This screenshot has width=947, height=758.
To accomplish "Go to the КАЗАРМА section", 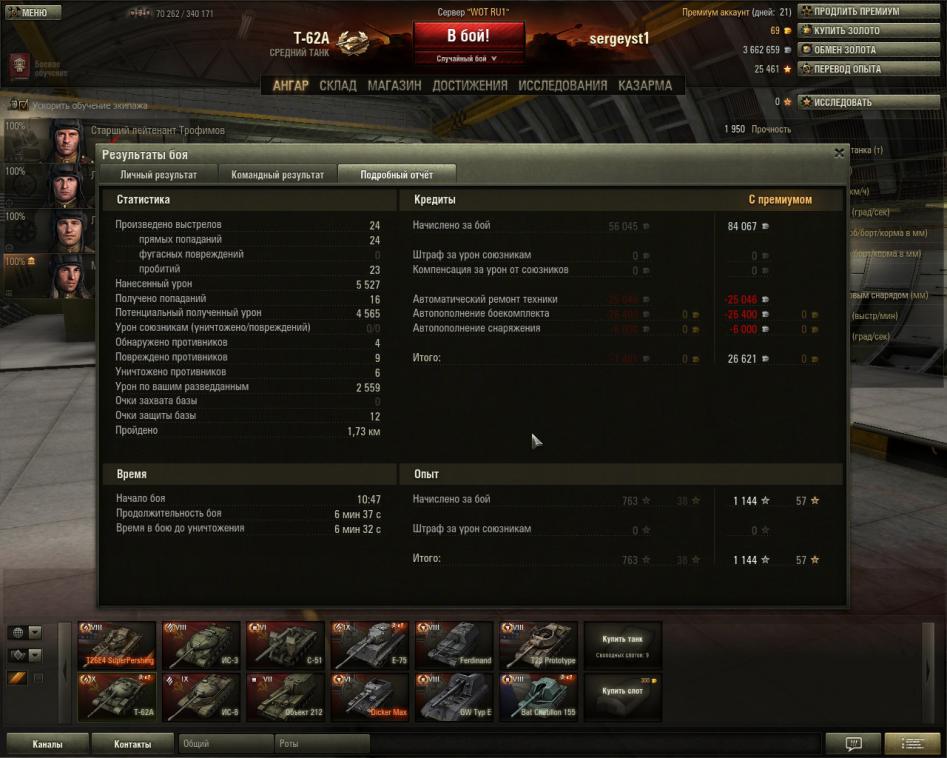I will tap(645, 86).
